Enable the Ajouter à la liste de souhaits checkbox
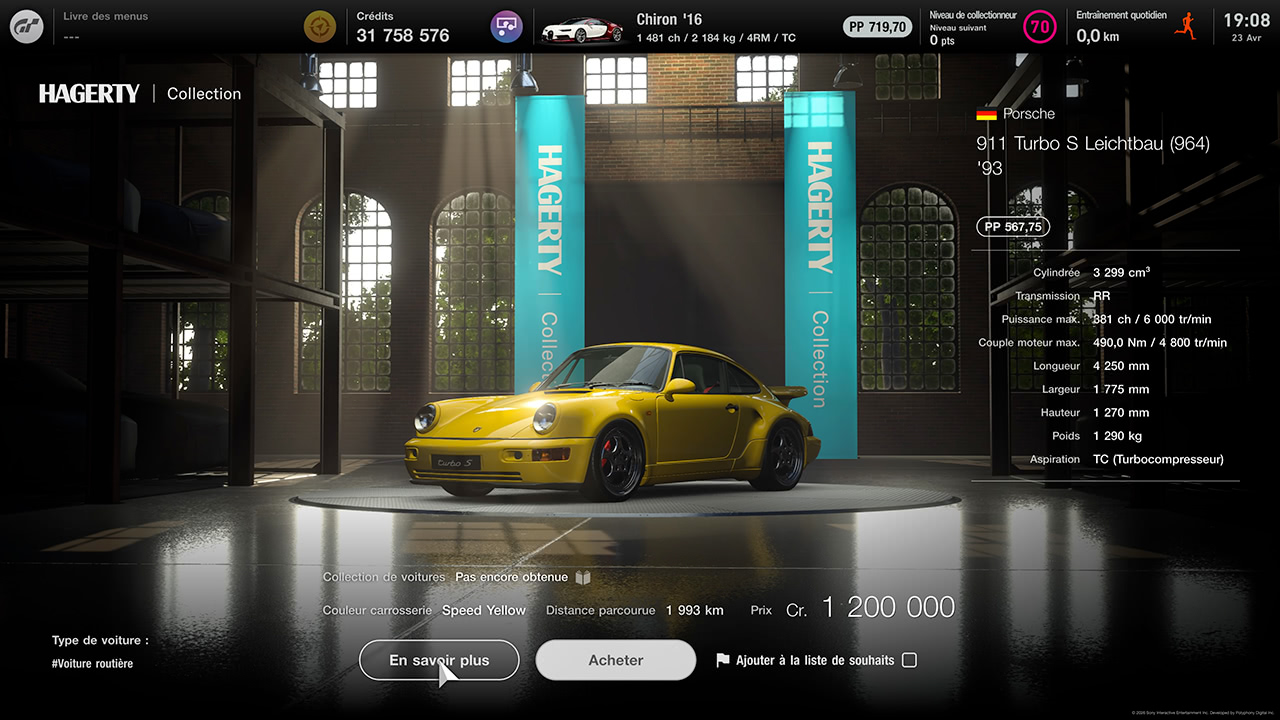This screenshot has width=1280, height=720. point(908,660)
